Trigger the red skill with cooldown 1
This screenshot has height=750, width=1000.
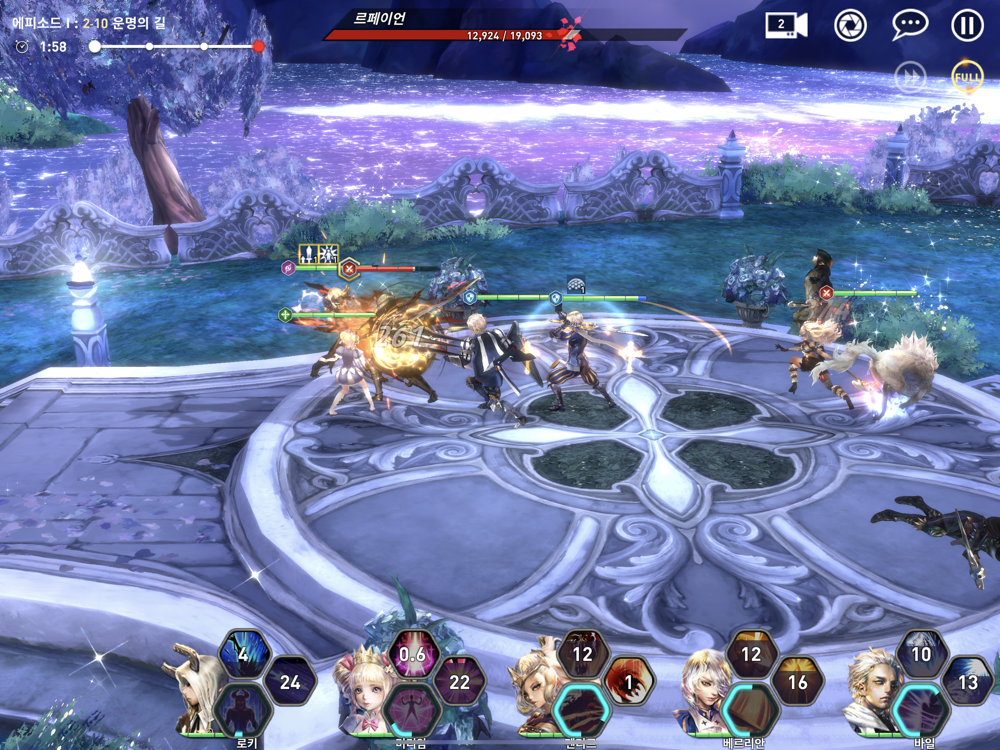[629, 681]
